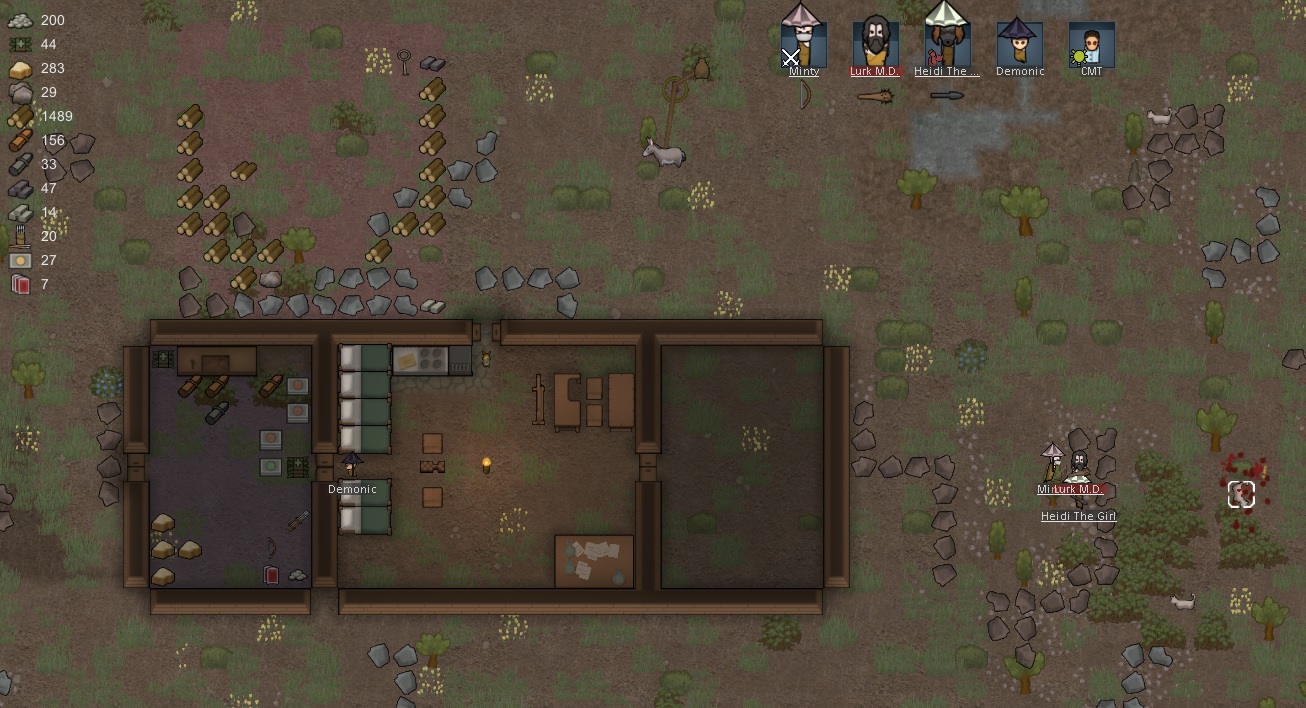
Task: Select Minty's colonist portrait
Action: (x=804, y=43)
